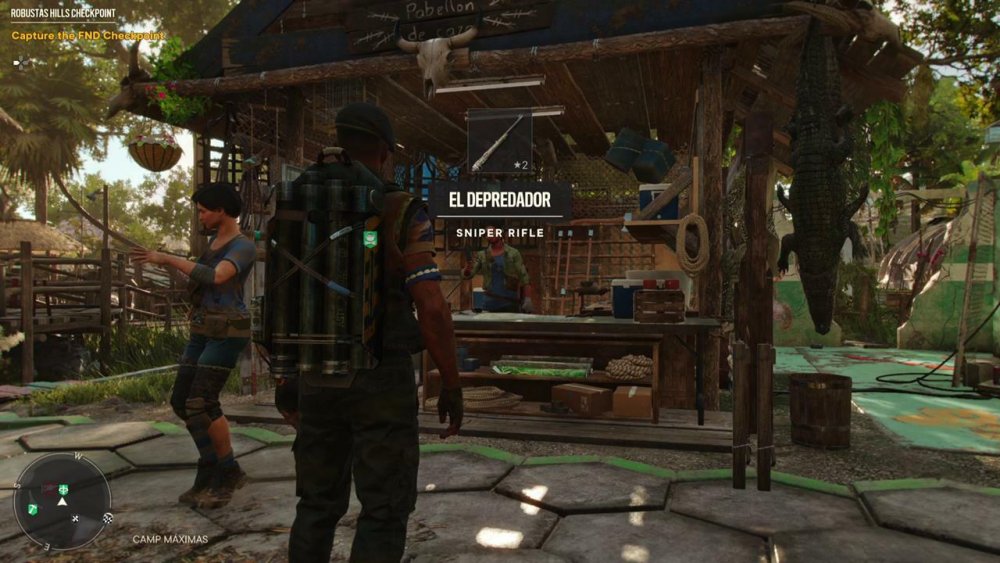Select the Robustas Hills Checkpoint mission title
This screenshot has height=563, width=1000.
click(x=63, y=13)
